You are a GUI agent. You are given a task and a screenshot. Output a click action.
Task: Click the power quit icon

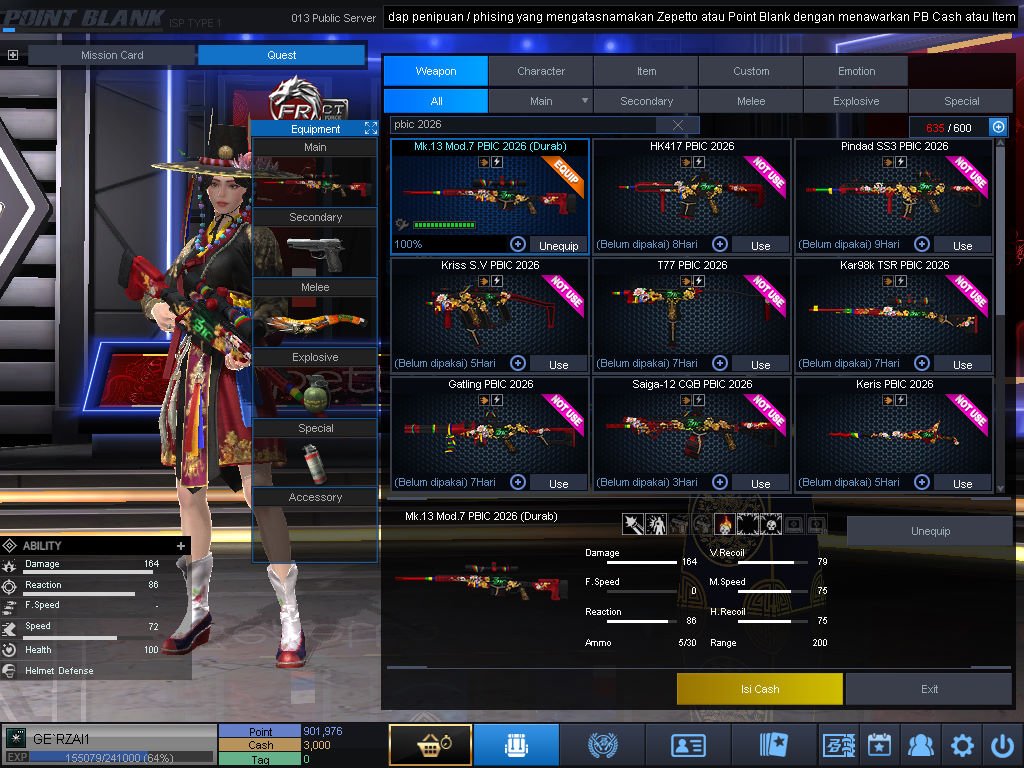click(x=1002, y=745)
